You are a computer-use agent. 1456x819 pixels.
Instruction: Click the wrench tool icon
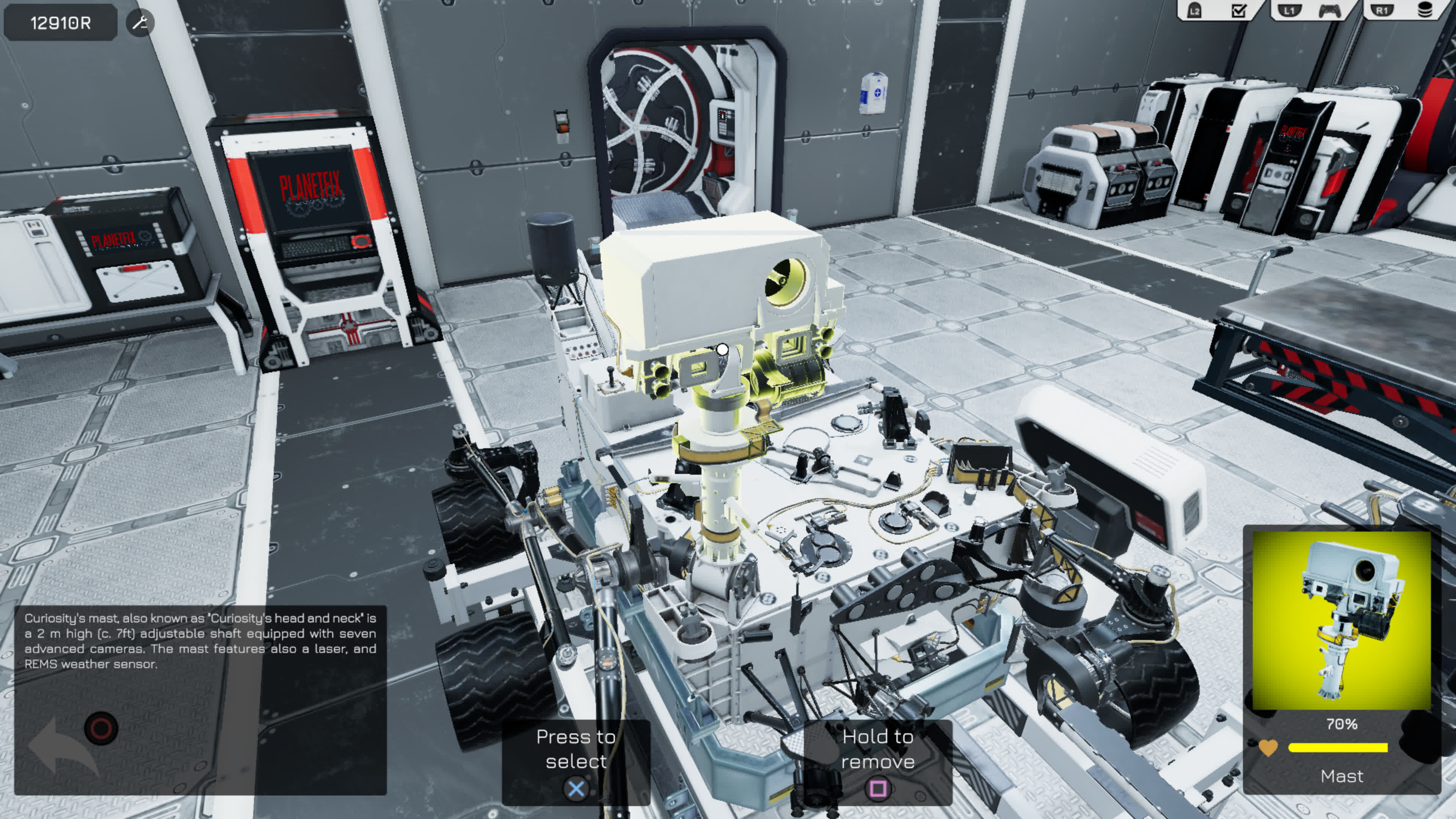coord(140,23)
